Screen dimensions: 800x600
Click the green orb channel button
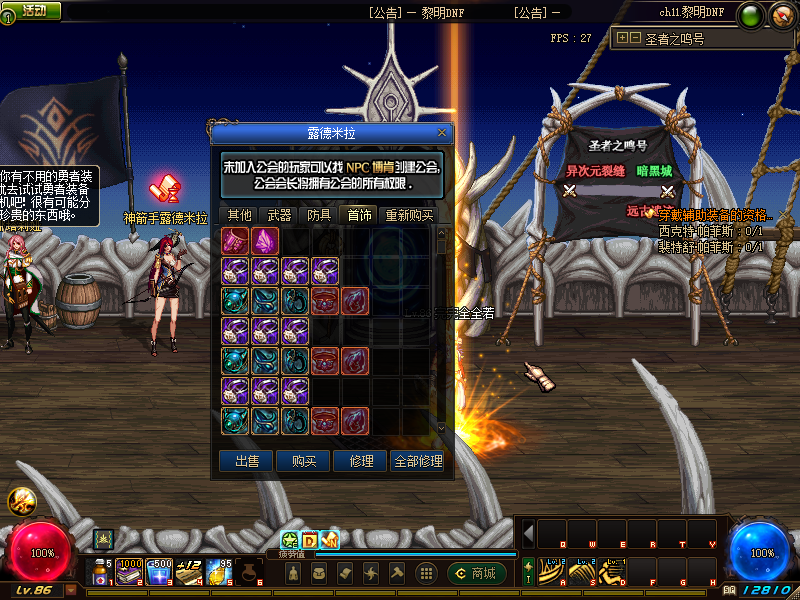[x=750, y=15]
